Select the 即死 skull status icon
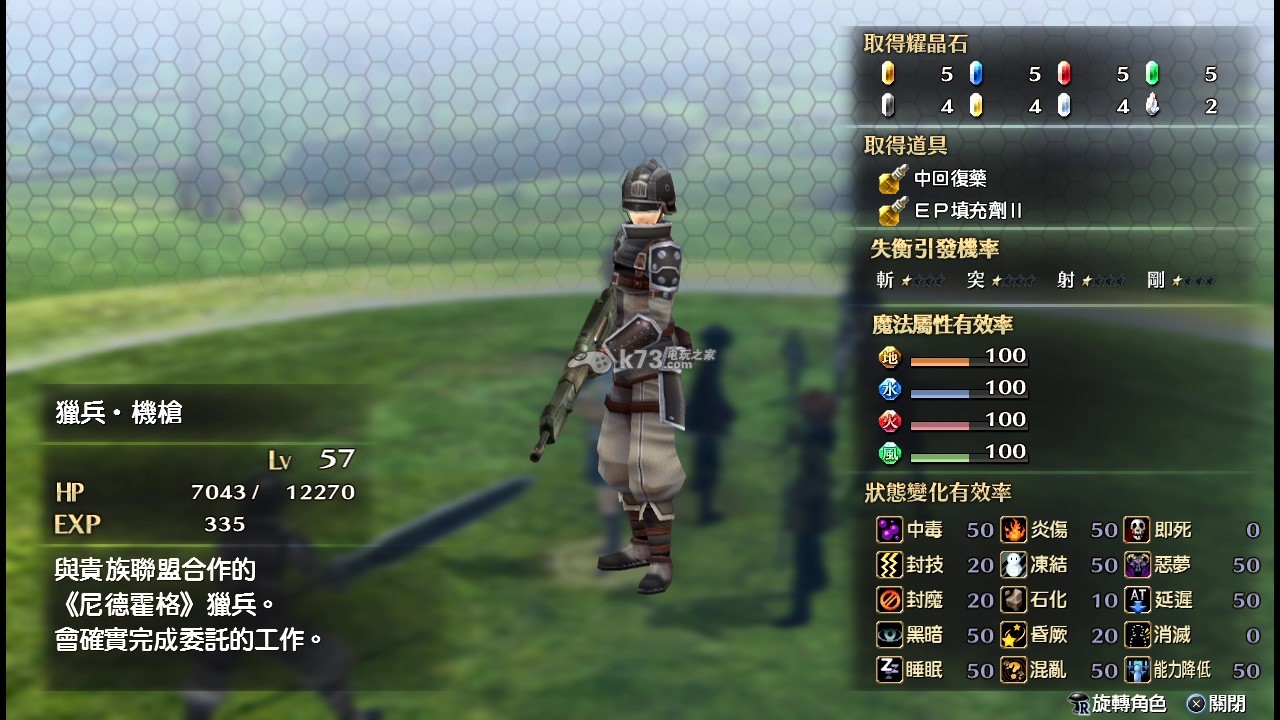1280x720 pixels. pyautogui.click(x=1137, y=530)
